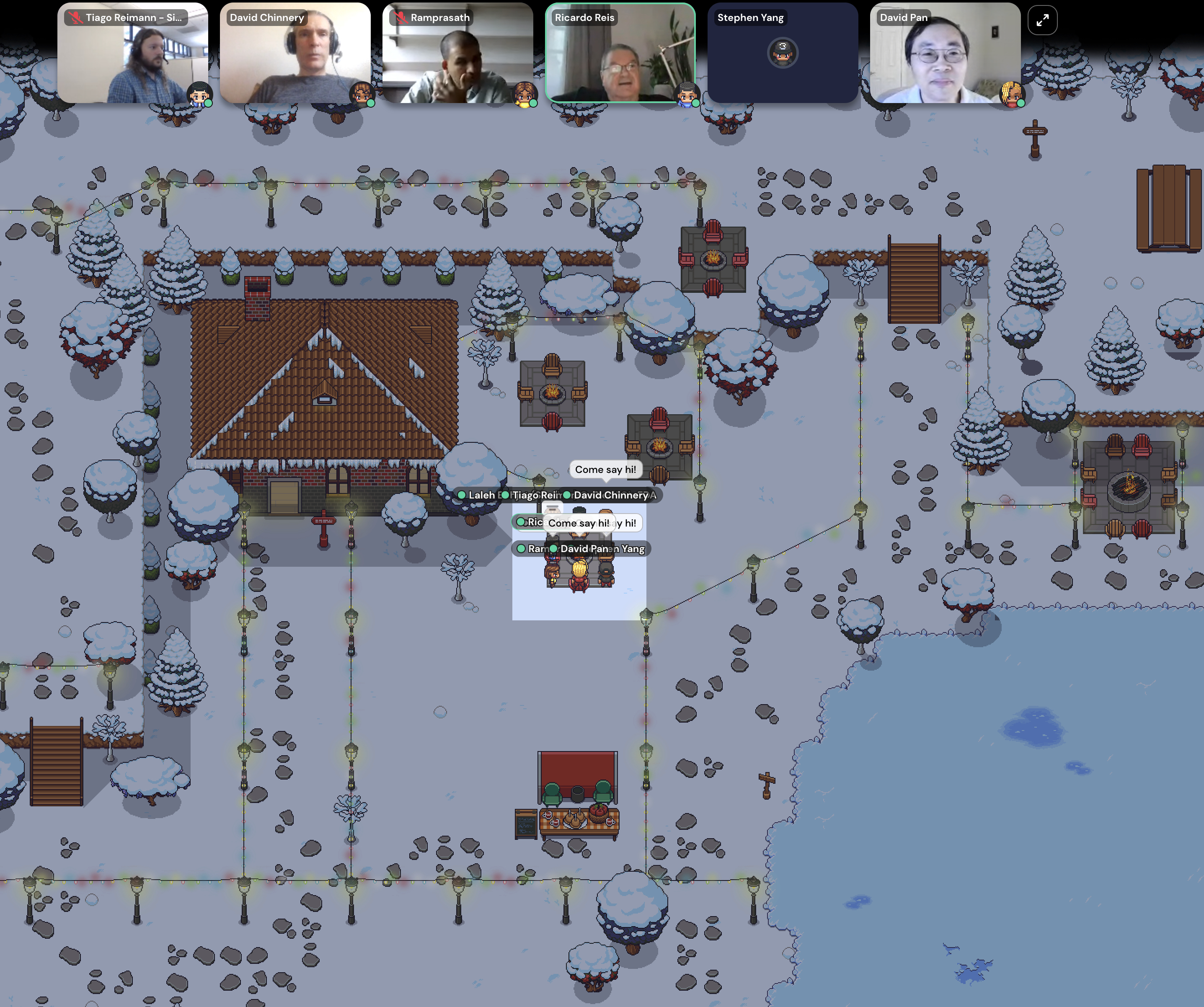Open David Chinnery's video feed

pos(295,53)
